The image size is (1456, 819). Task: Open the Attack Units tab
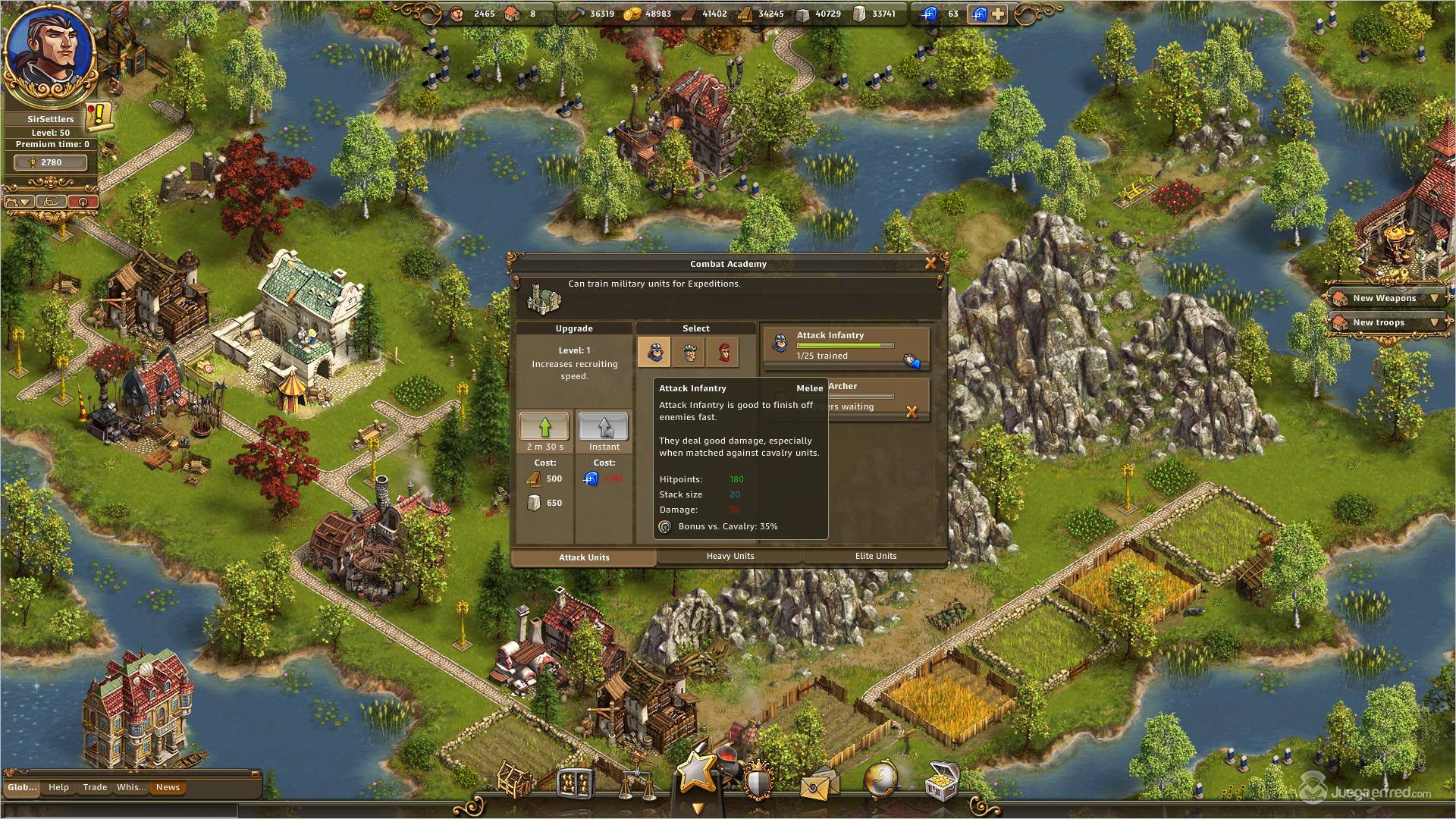point(583,557)
